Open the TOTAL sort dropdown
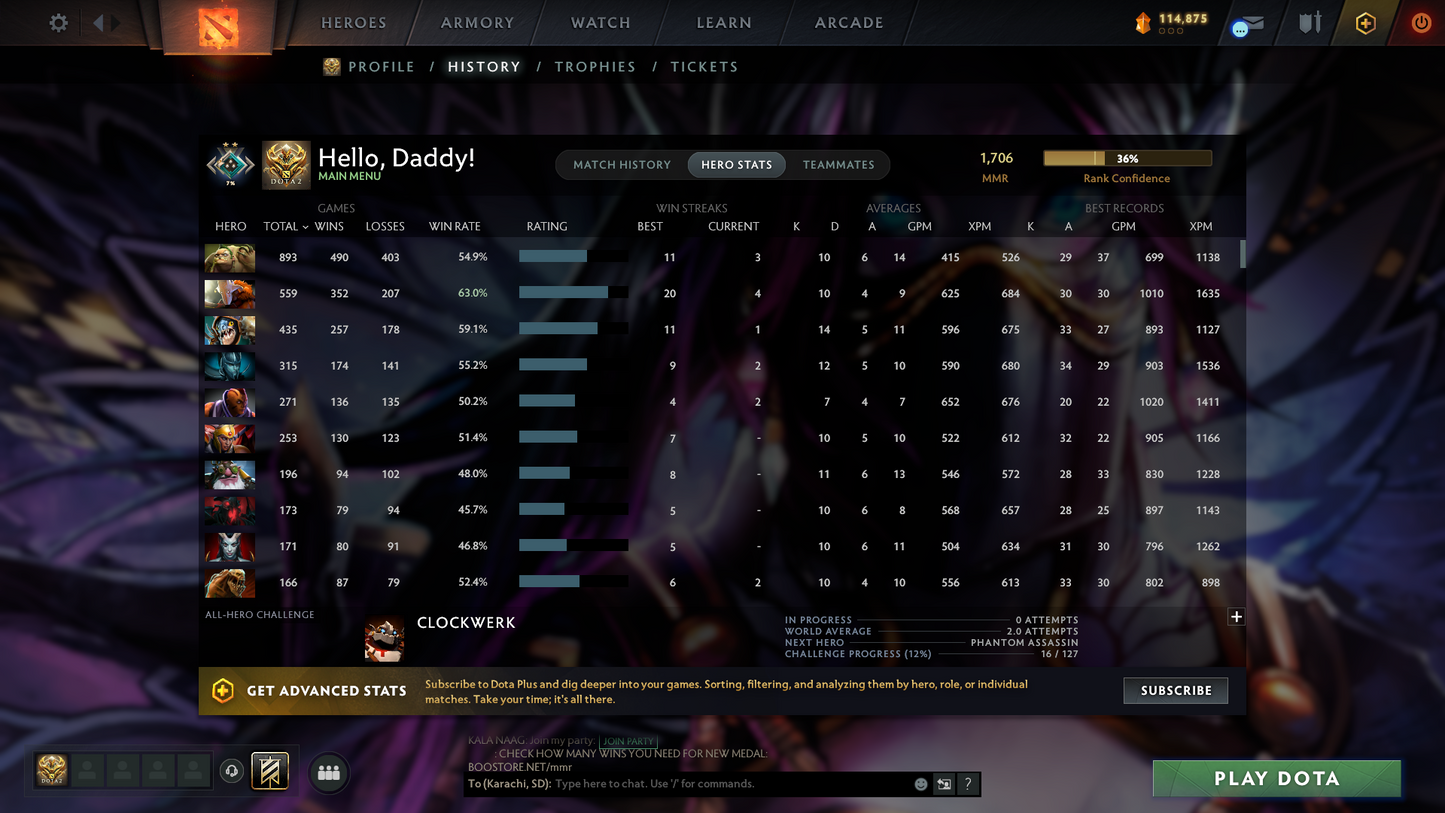This screenshot has height=813, width=1445. pyautogui.click(x=286, y=226)
